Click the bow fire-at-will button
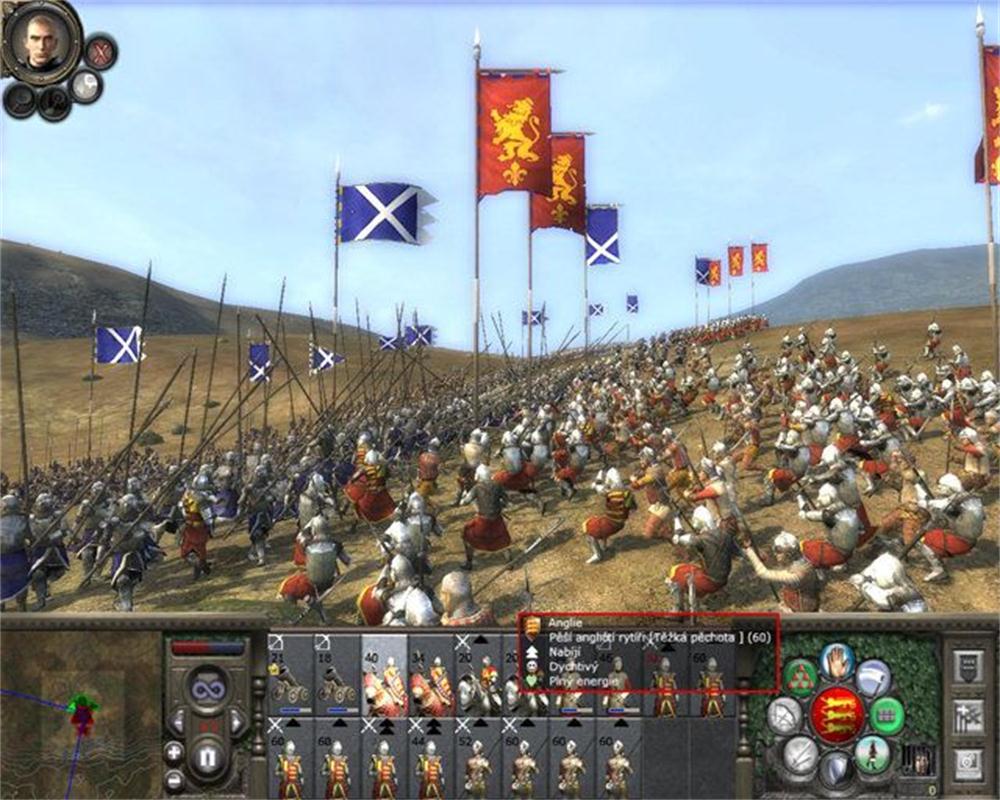The height and width of the screenshot is (800, 1000). pyautogui.click(x=784, y=715)
